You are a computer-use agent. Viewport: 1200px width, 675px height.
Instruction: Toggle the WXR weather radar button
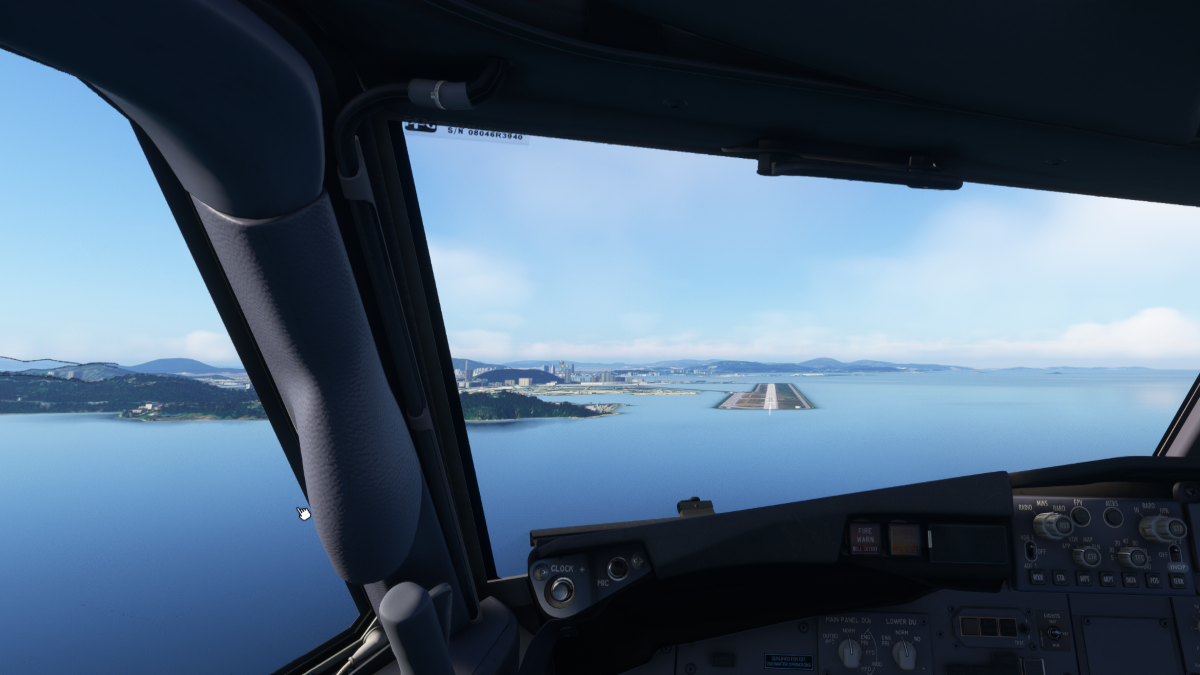click(x=1037, y=578)
